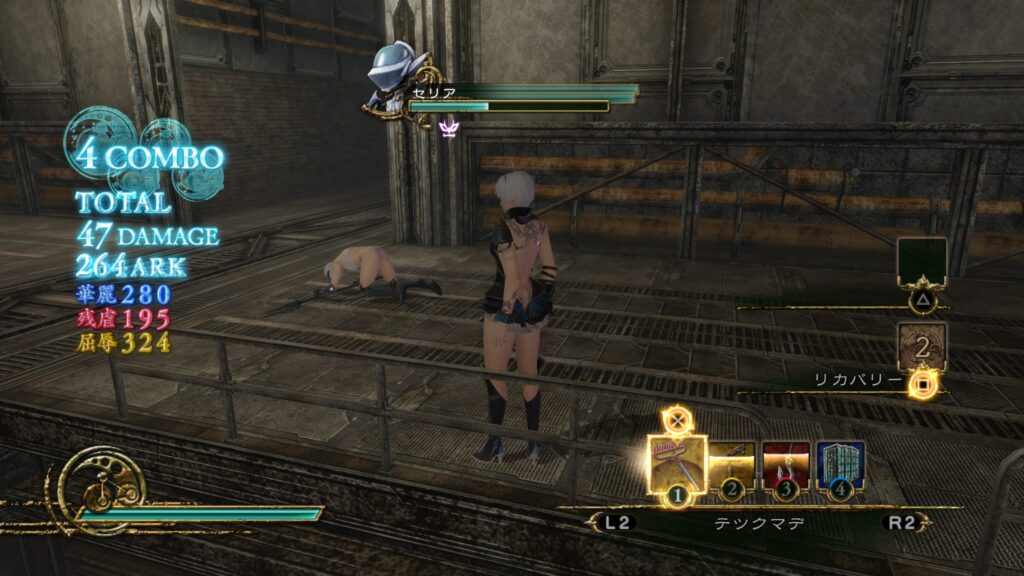Use the リカバリー recovery skill slot
This screenshot has width=1024, height=576.
pyautogui.click(x=921, y=346)
